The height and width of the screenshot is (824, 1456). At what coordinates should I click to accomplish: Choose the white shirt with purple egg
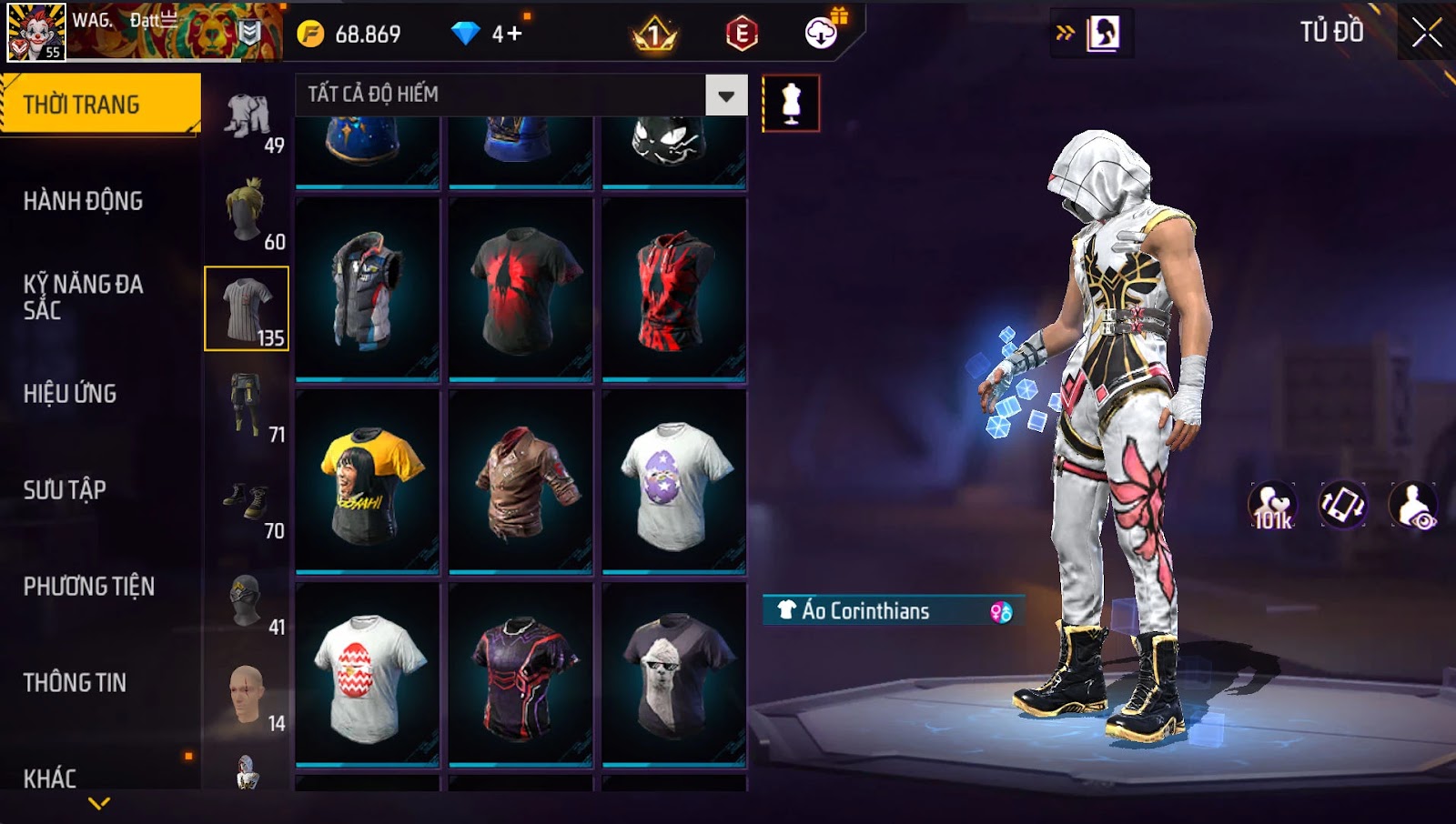tap(674, 482)
